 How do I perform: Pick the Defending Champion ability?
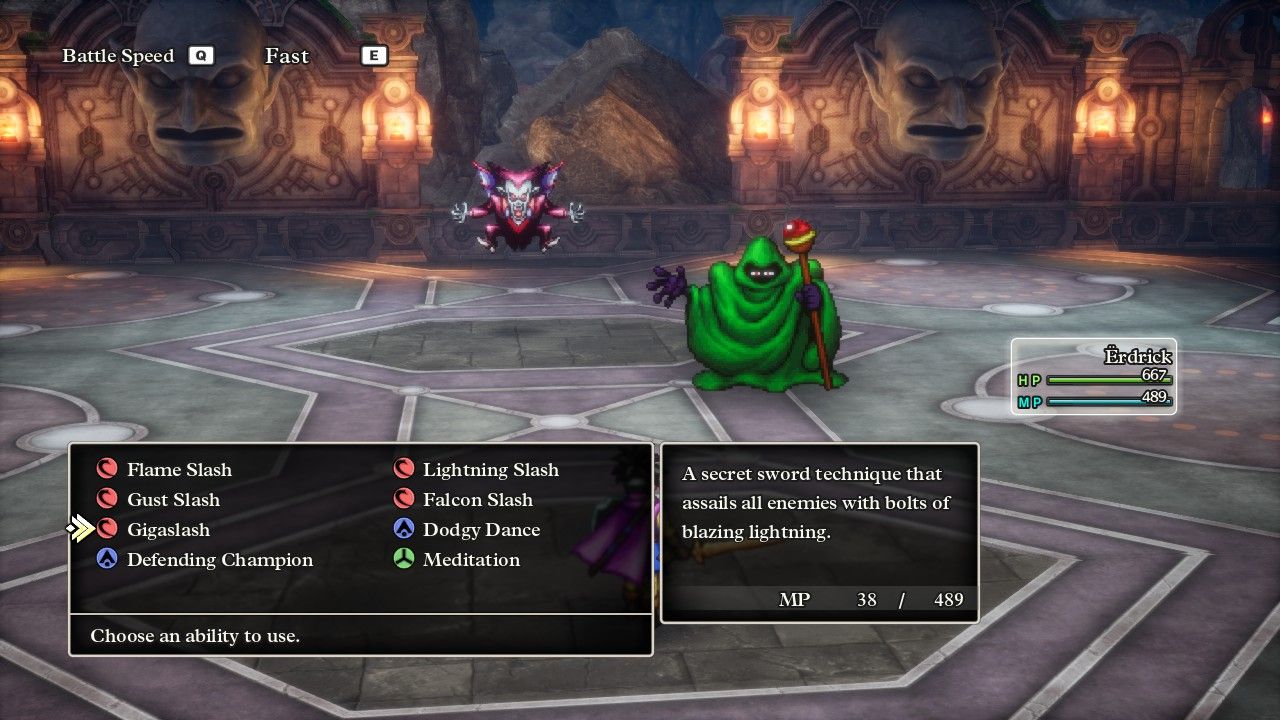coord(219,560)
